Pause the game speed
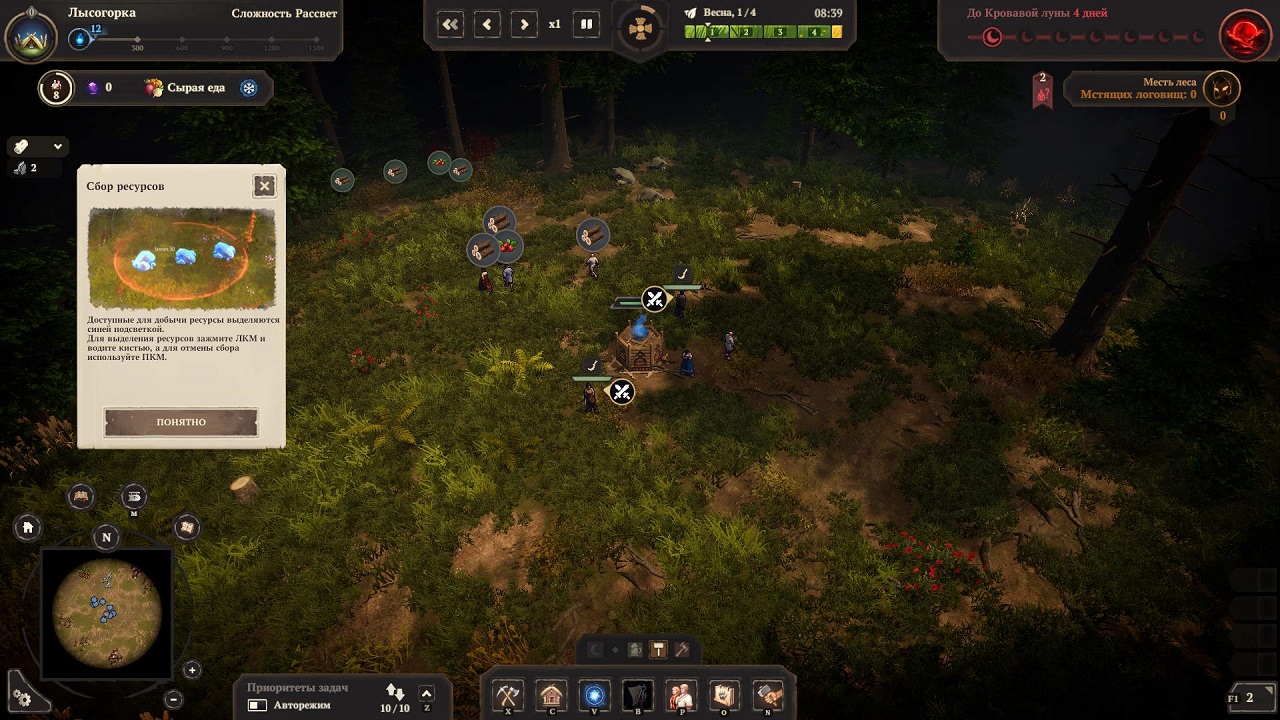Screen dimensions: 1280x720 587,24
